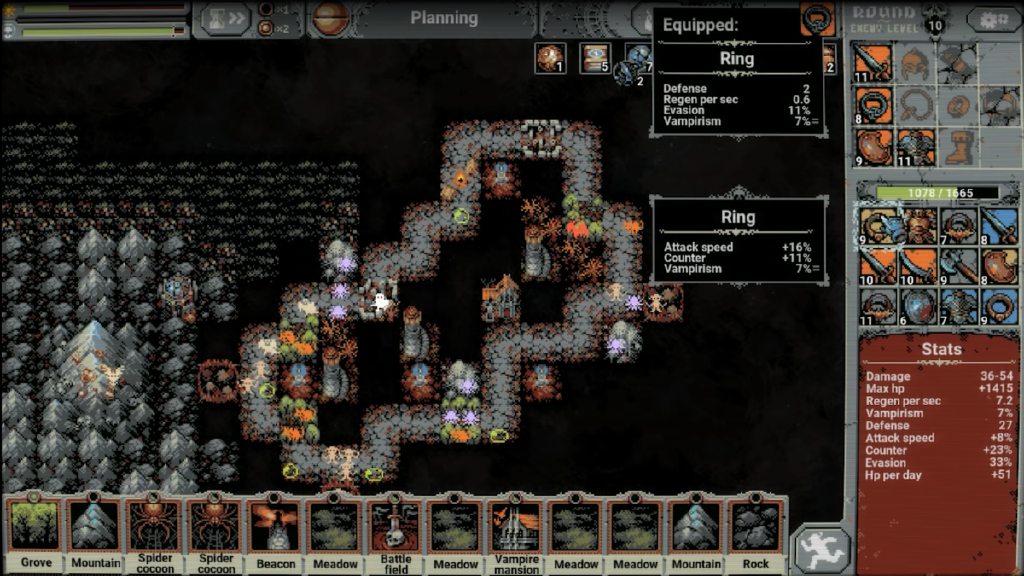Image resolution: width=1024 pixels, height=576 pixels.
Task: Choose the blue level 8 sword in inventory
Action: tap(999, 226)
